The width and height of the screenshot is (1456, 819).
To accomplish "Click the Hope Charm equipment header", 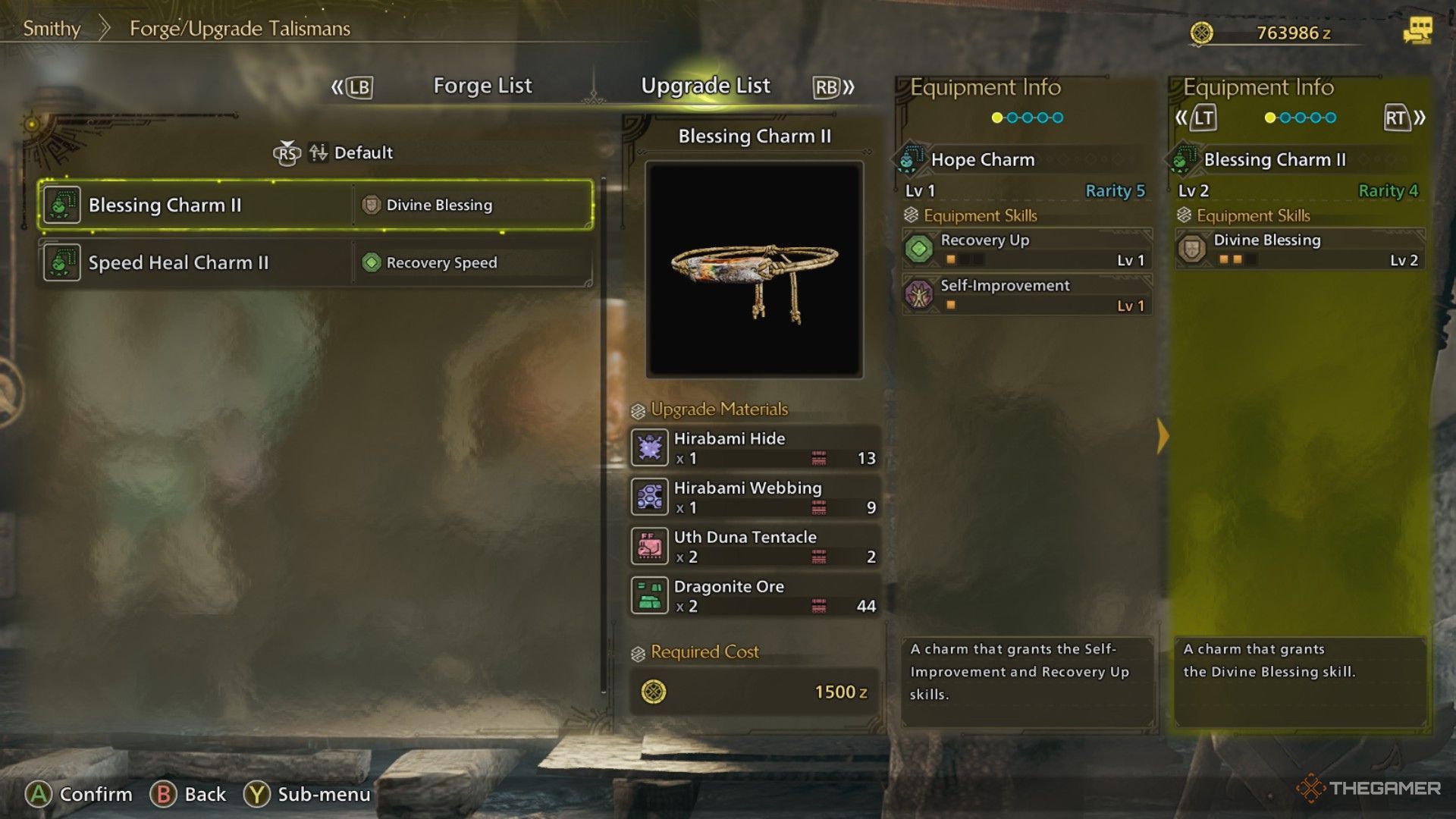I will (982, 160).
